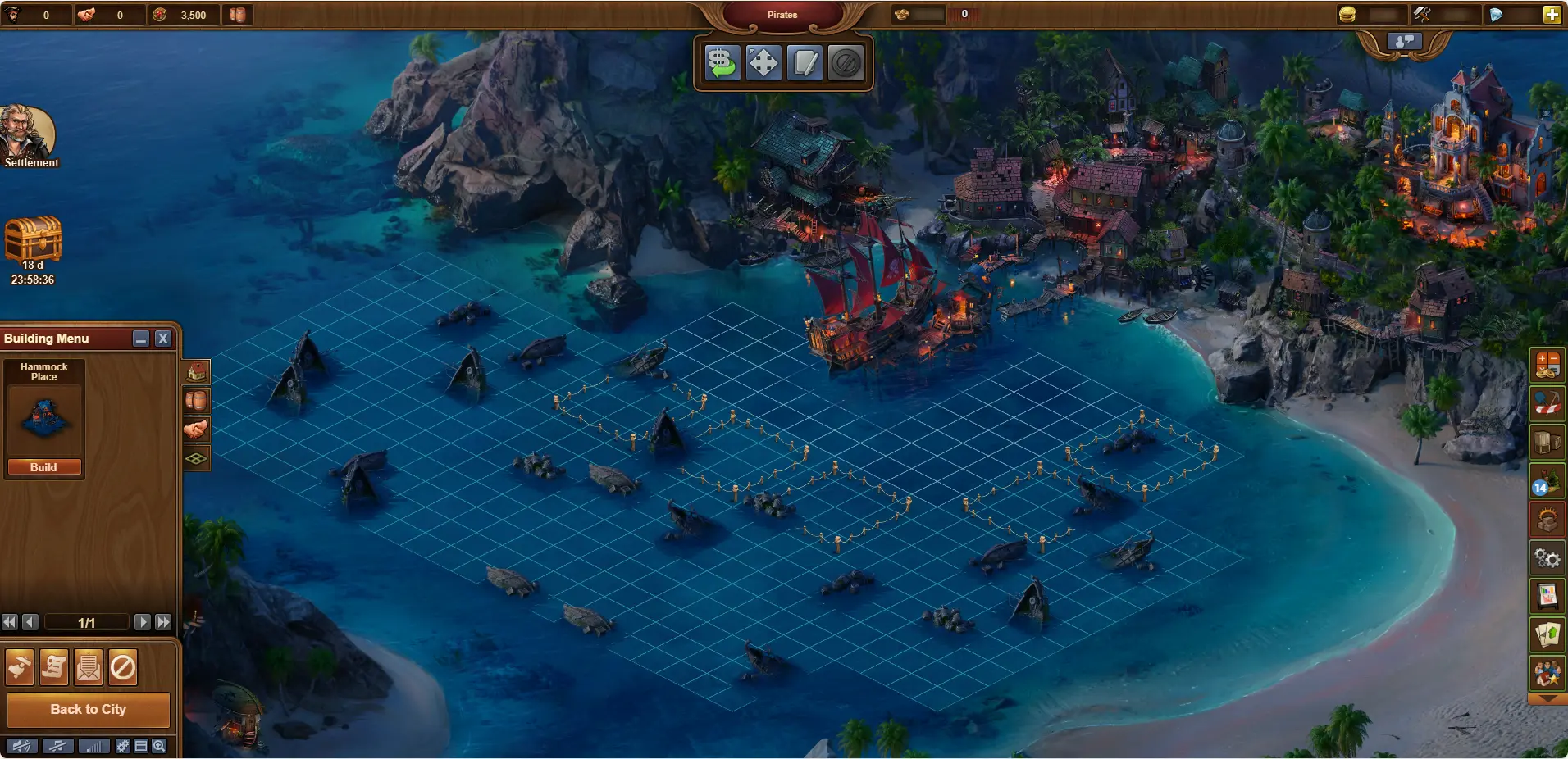
Task: Open the playing cards icon on right sidebar
Action: 1547,634
